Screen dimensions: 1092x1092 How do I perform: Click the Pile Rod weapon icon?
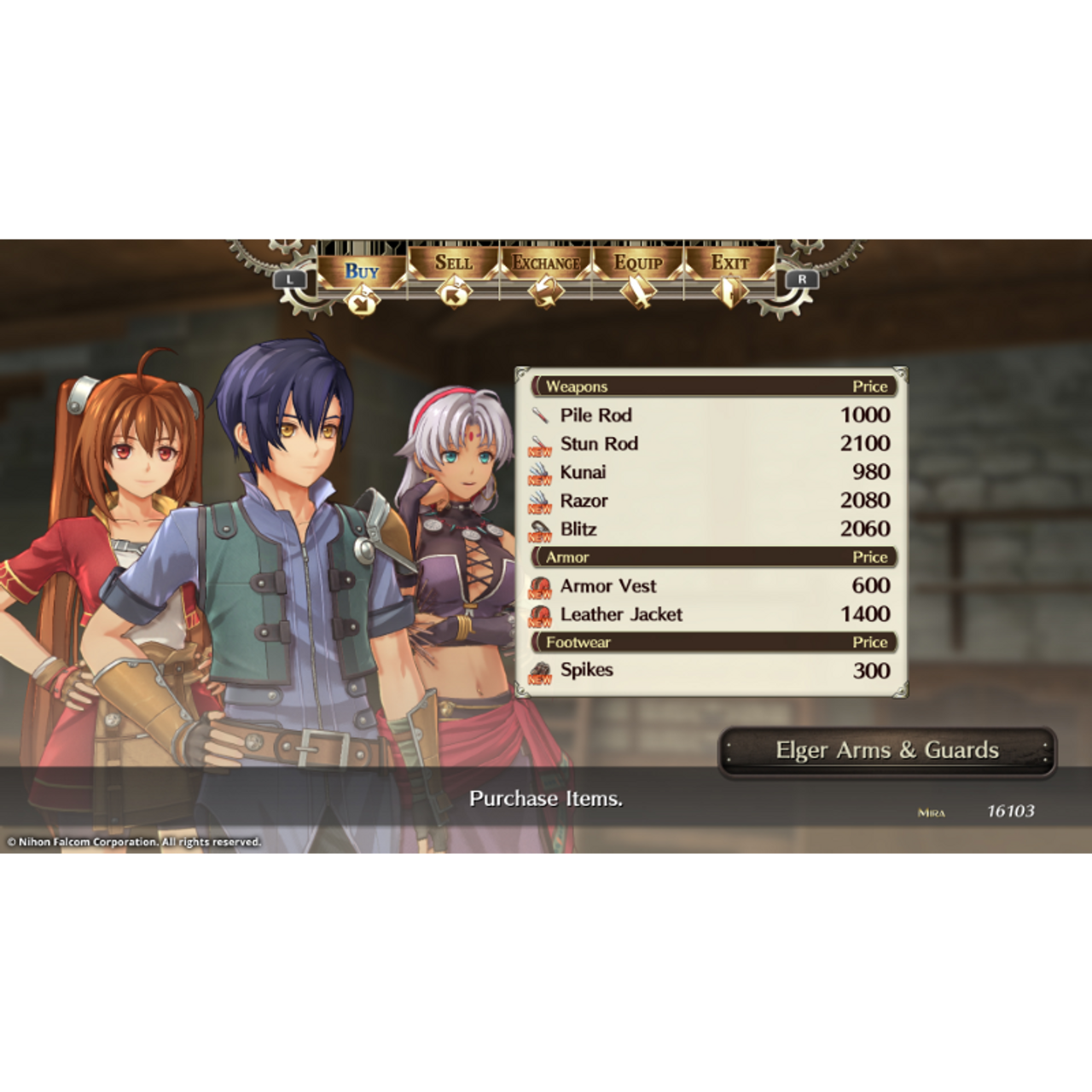click(539, 415)
